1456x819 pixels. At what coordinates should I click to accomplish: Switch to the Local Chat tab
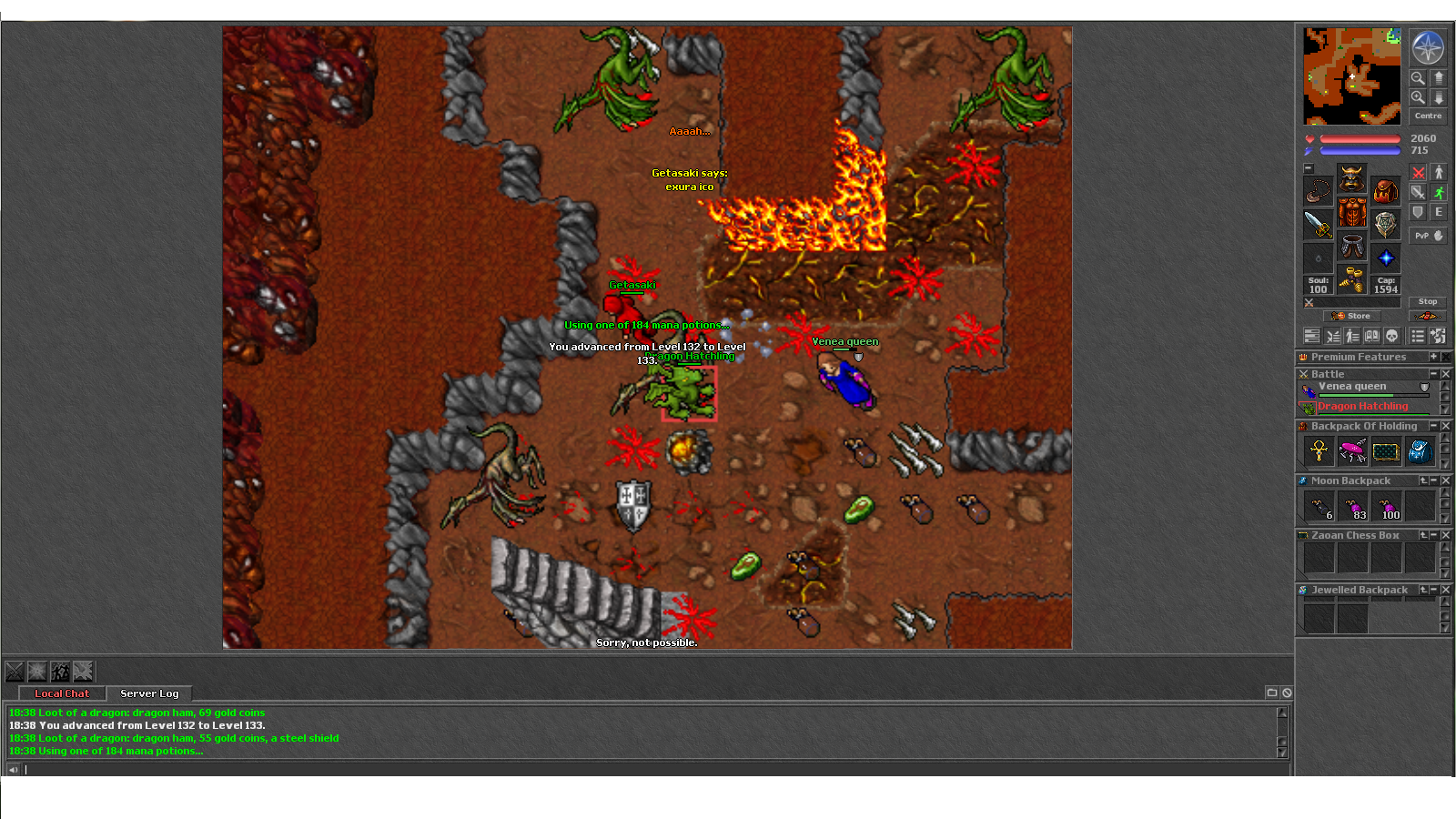click(62, 693)
